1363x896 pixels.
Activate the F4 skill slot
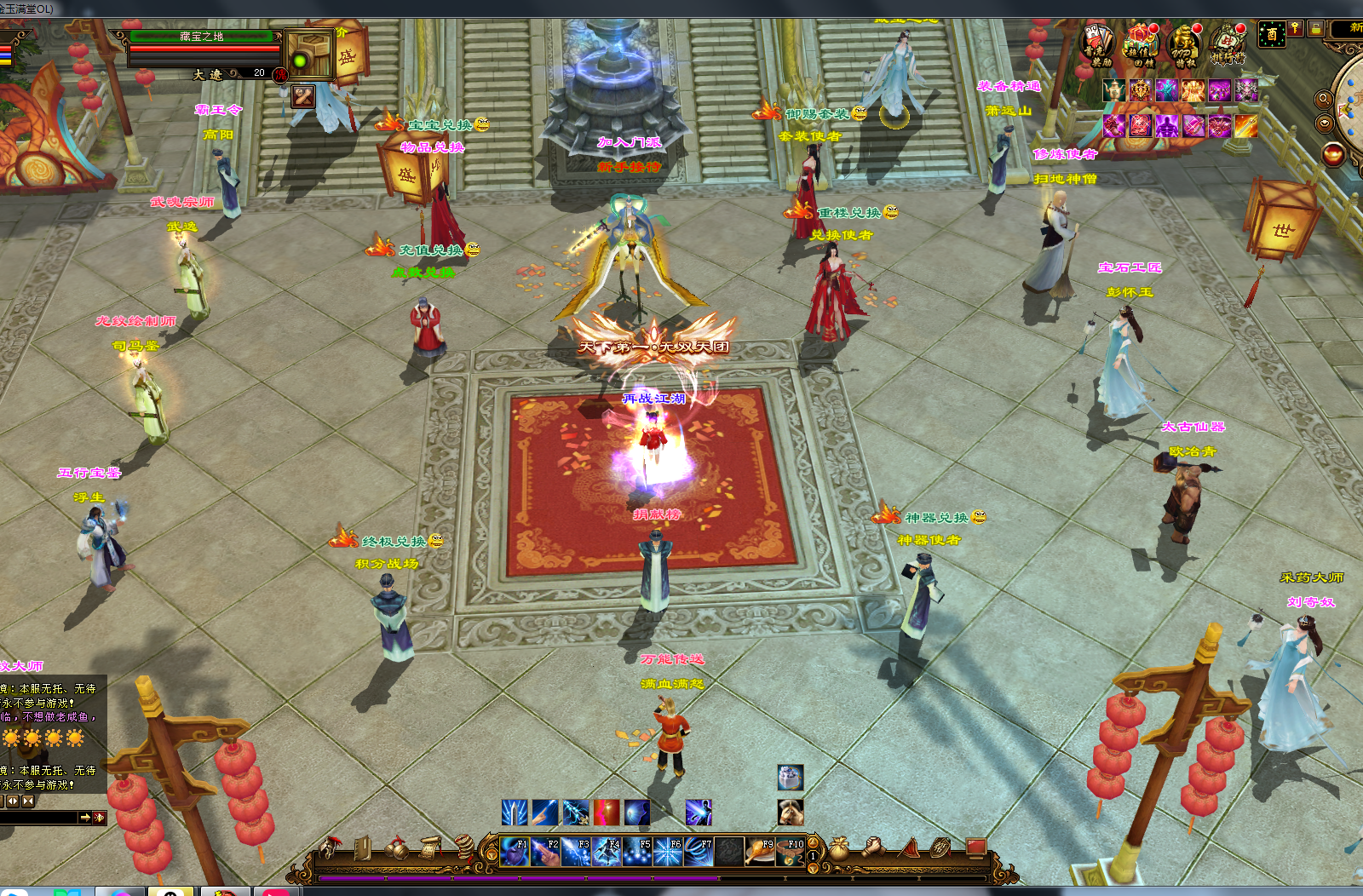point(607,851)
